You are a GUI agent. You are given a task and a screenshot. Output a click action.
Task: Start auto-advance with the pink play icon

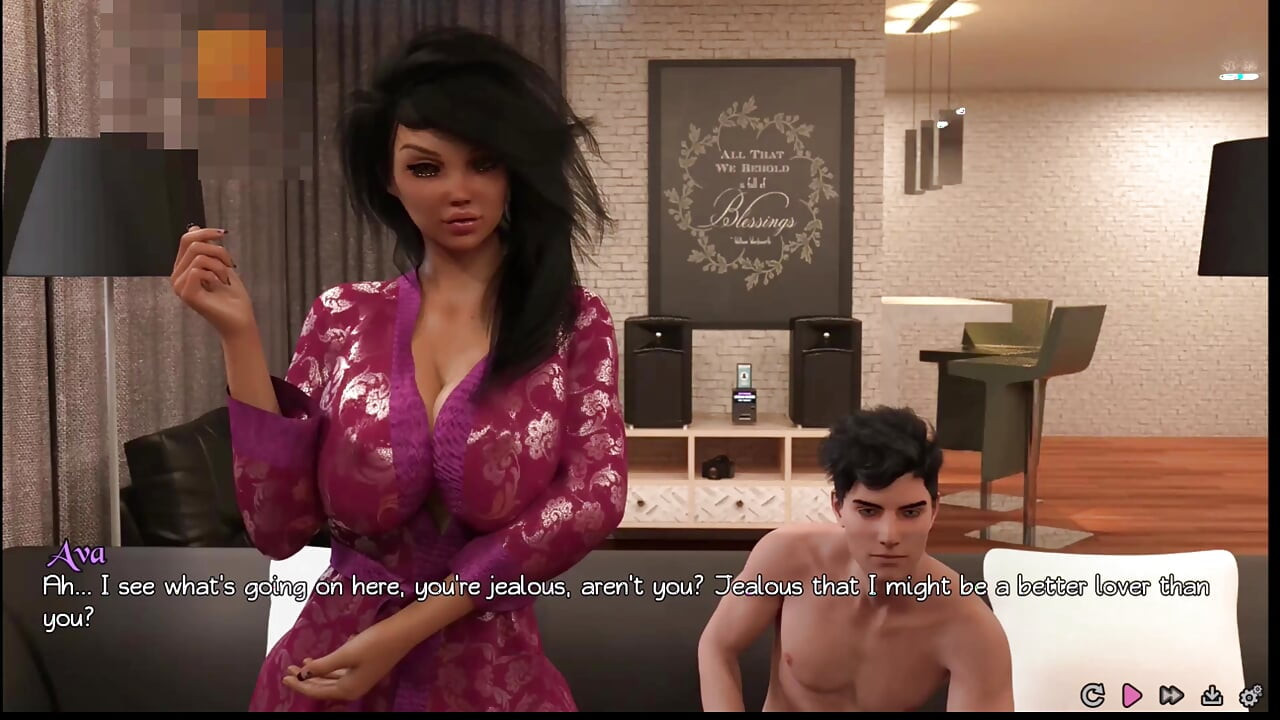pyautogui.click(x=1132, y=693)
